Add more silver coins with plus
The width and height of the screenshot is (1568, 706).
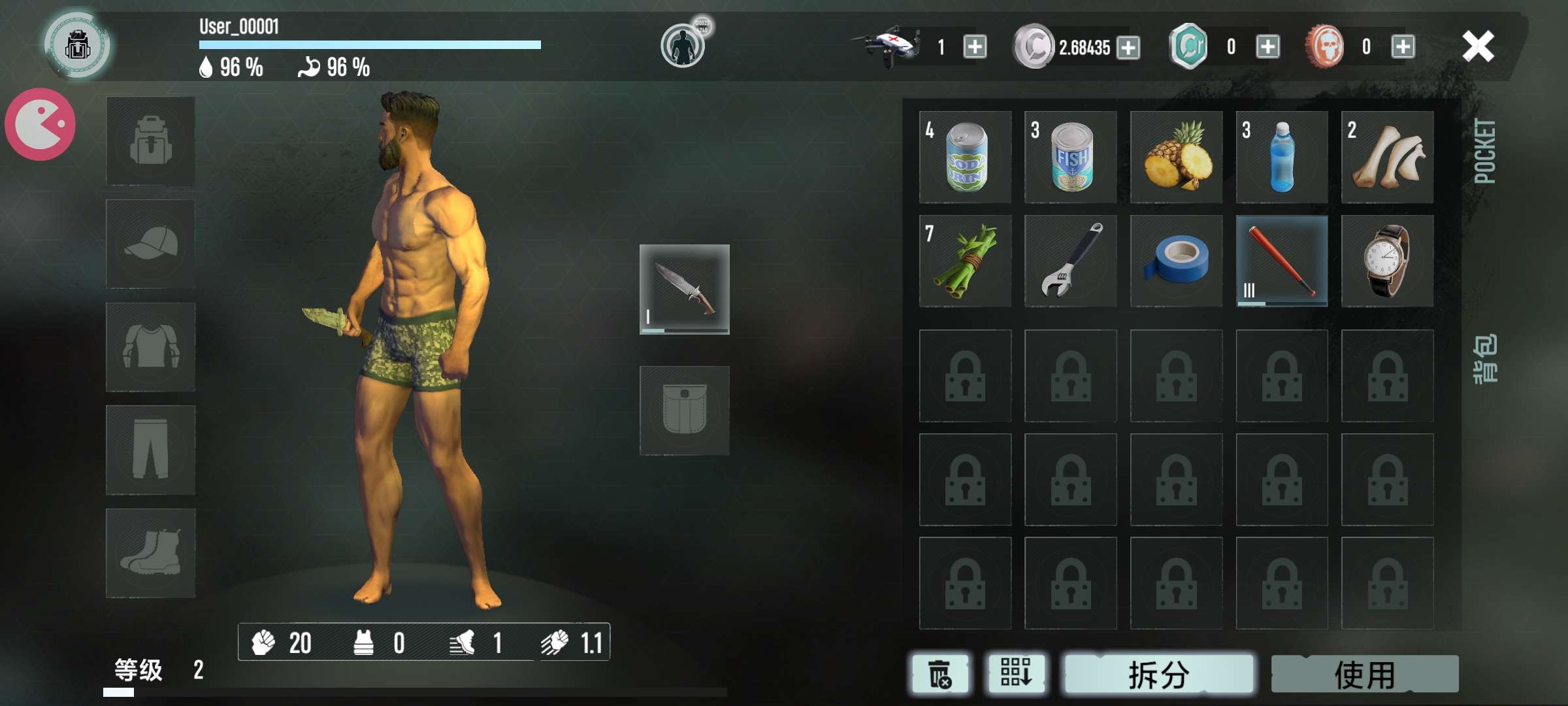(x=1128, y=47)
